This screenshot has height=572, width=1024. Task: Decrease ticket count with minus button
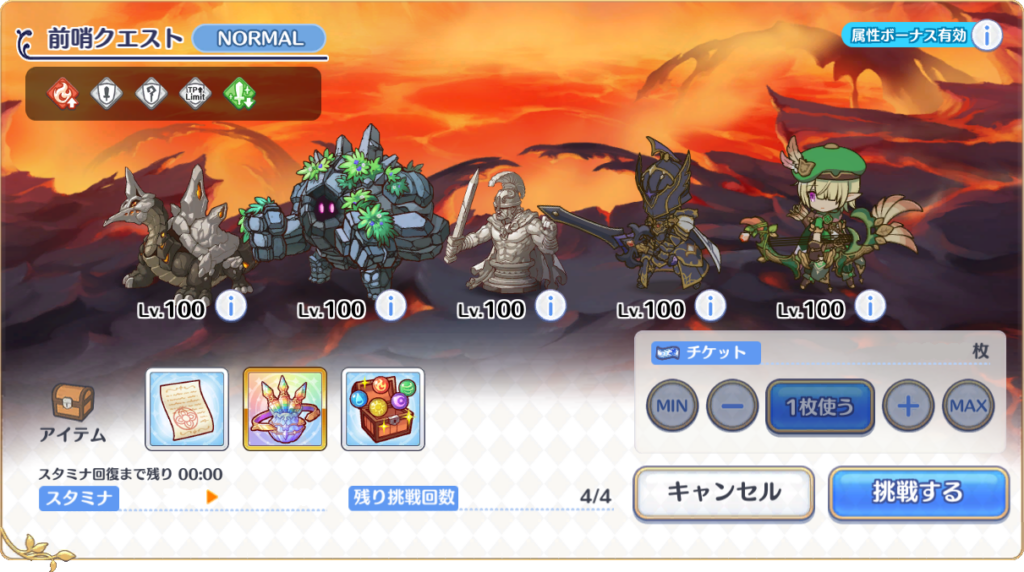732,407
